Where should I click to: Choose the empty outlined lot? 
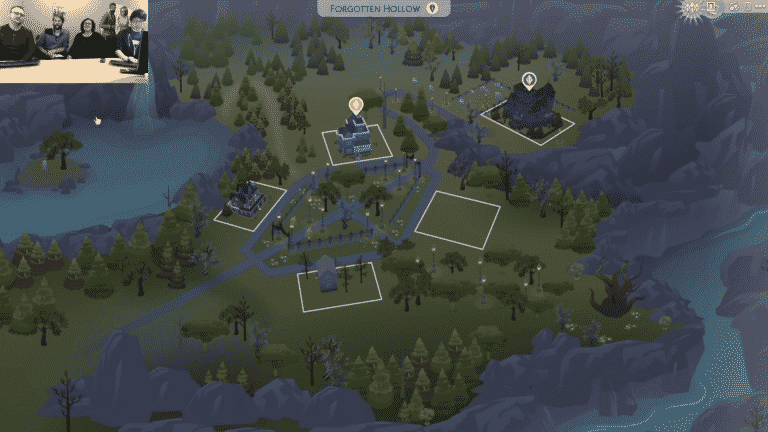457,219
